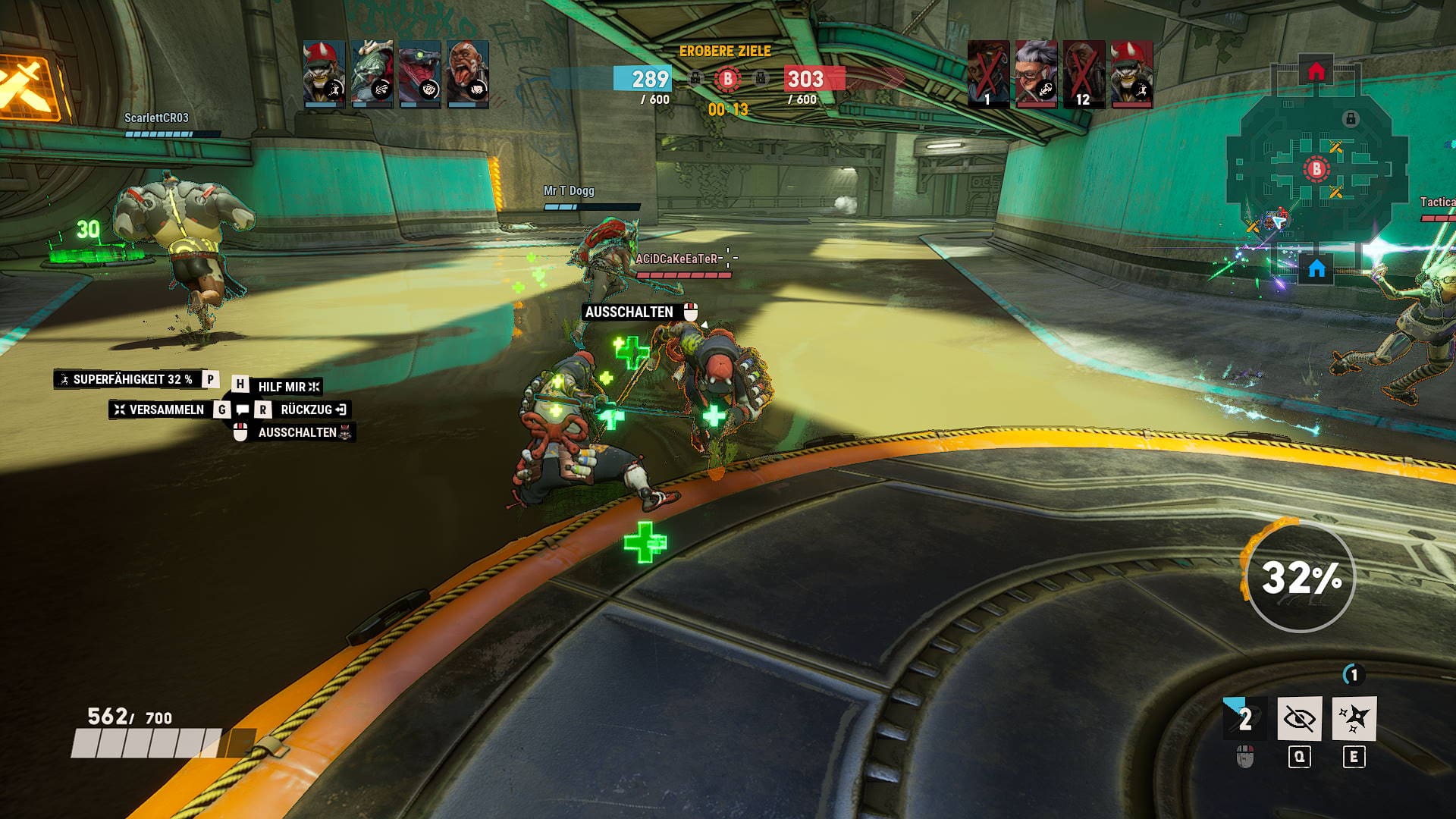Click the 32% super ability gauge
Screen dimensions: 1456x819
click(1301, 577)
